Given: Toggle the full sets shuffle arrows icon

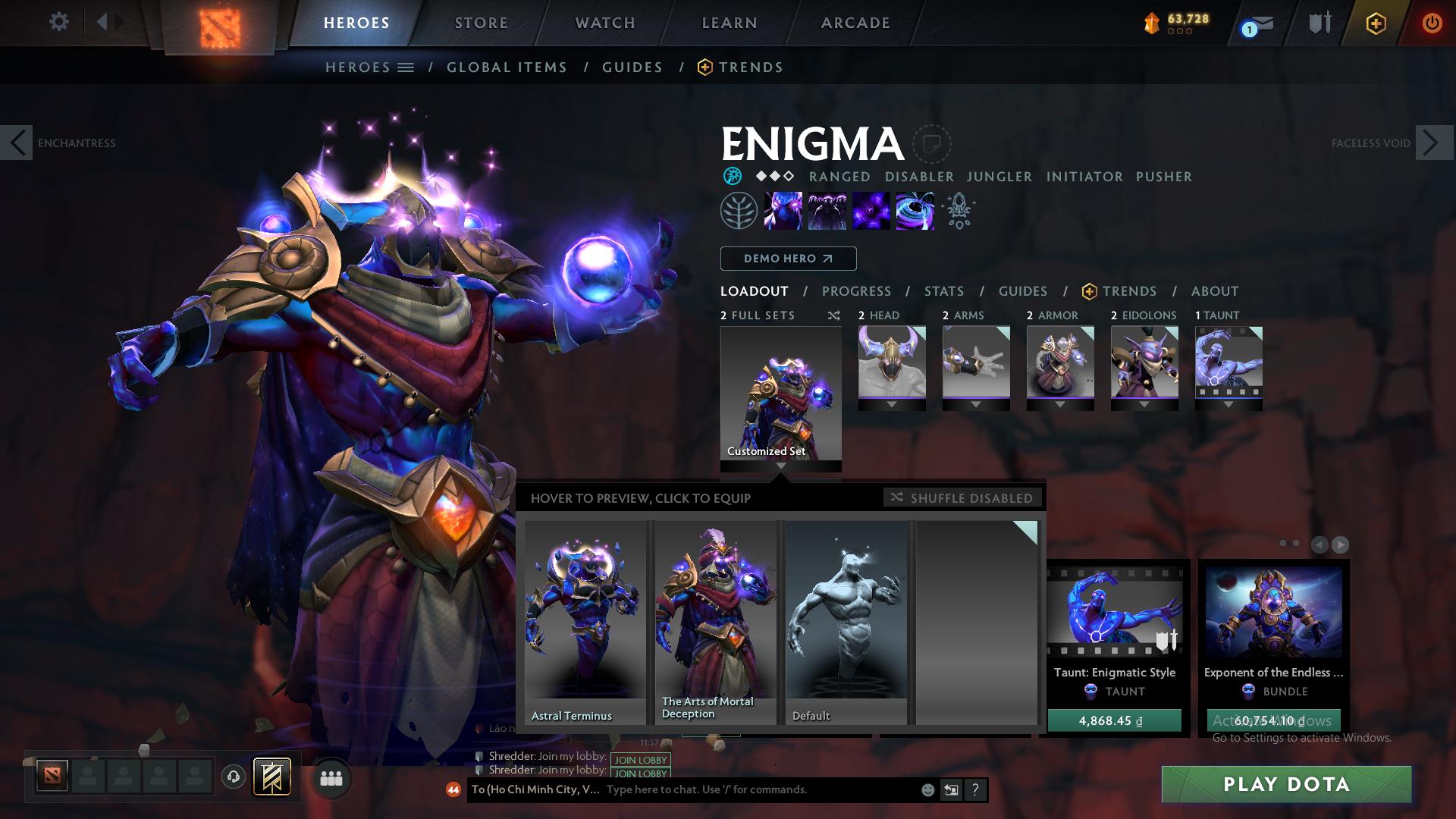Looking at the screenshot, I should pos(833,315).
